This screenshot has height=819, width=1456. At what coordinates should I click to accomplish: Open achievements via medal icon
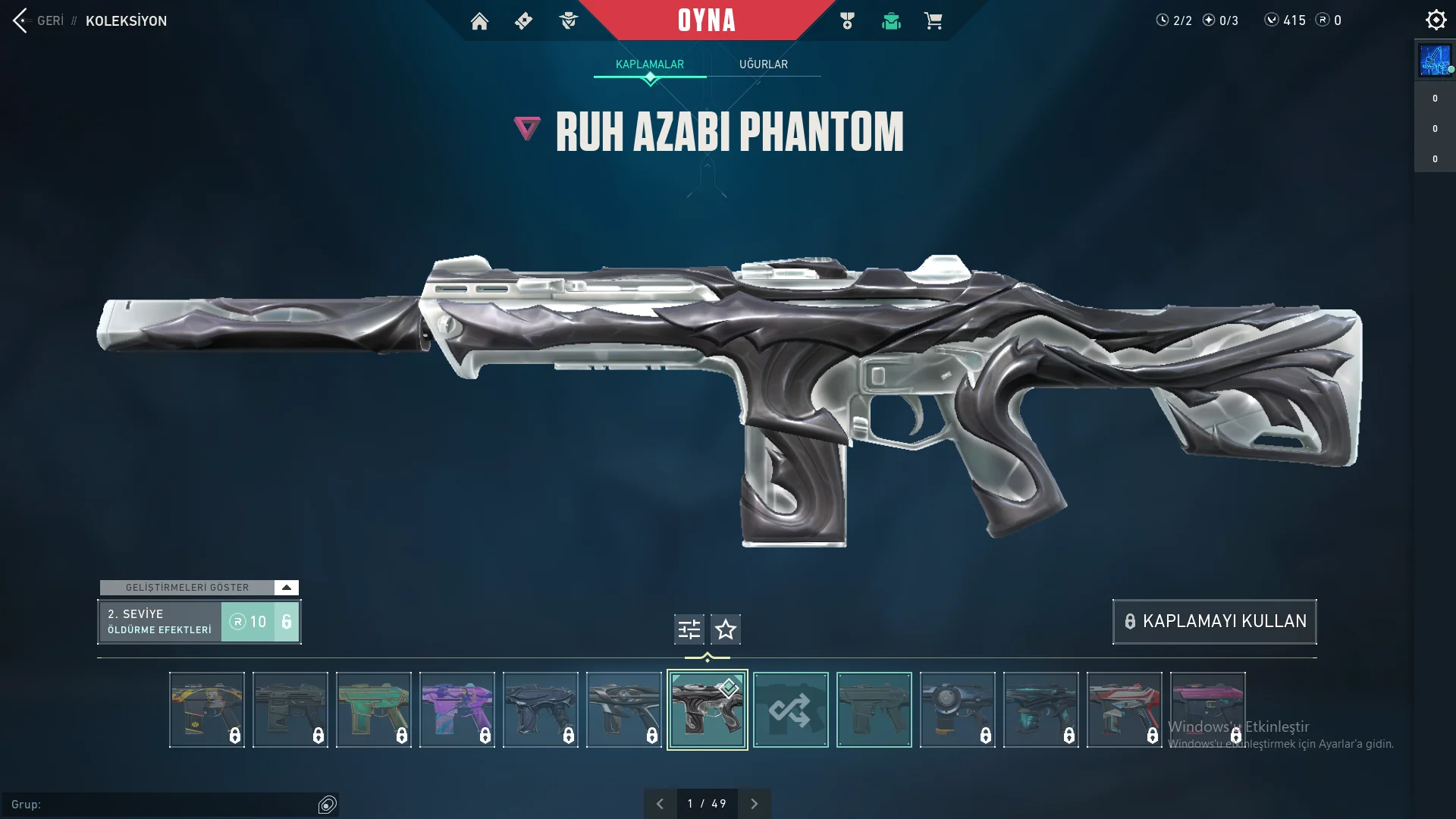point(847,21)
